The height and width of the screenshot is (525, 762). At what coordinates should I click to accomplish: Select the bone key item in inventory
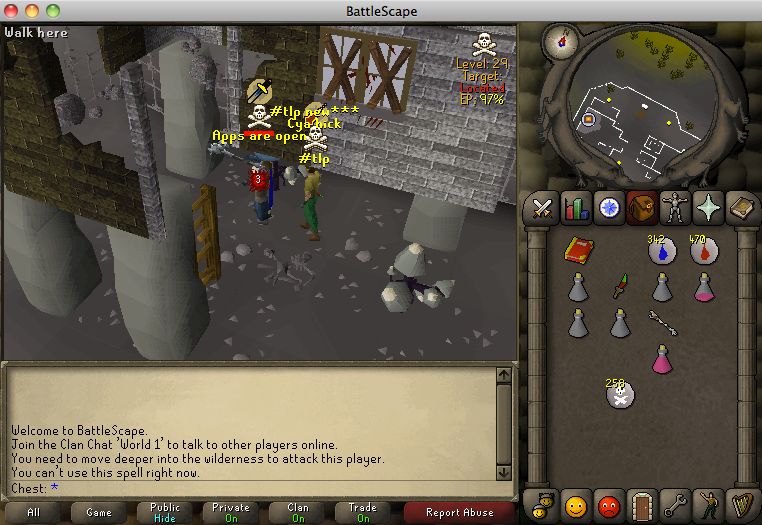pyautogui.click(x=660, y=321)
